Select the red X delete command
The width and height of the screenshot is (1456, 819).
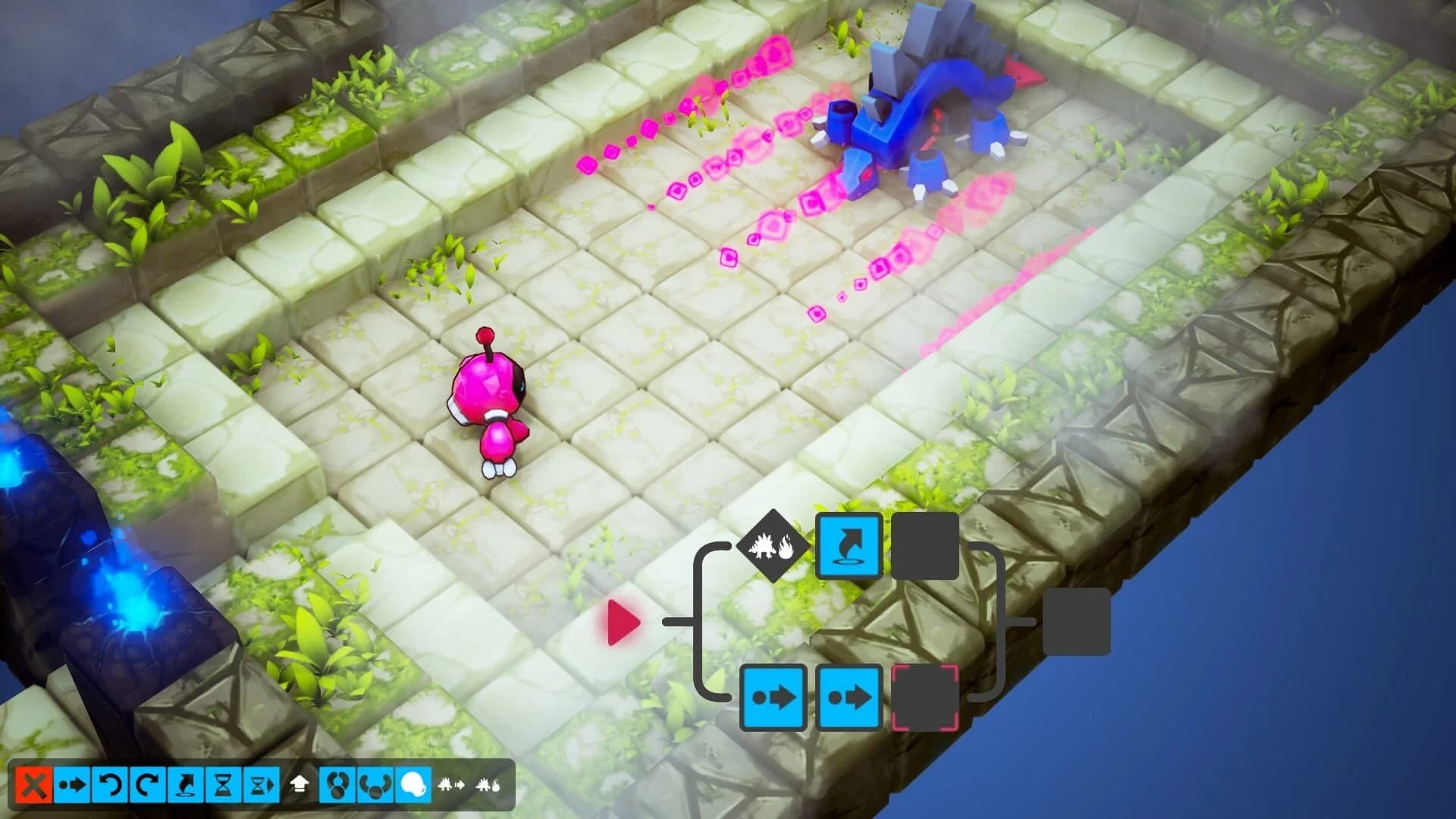coord(33,786)
